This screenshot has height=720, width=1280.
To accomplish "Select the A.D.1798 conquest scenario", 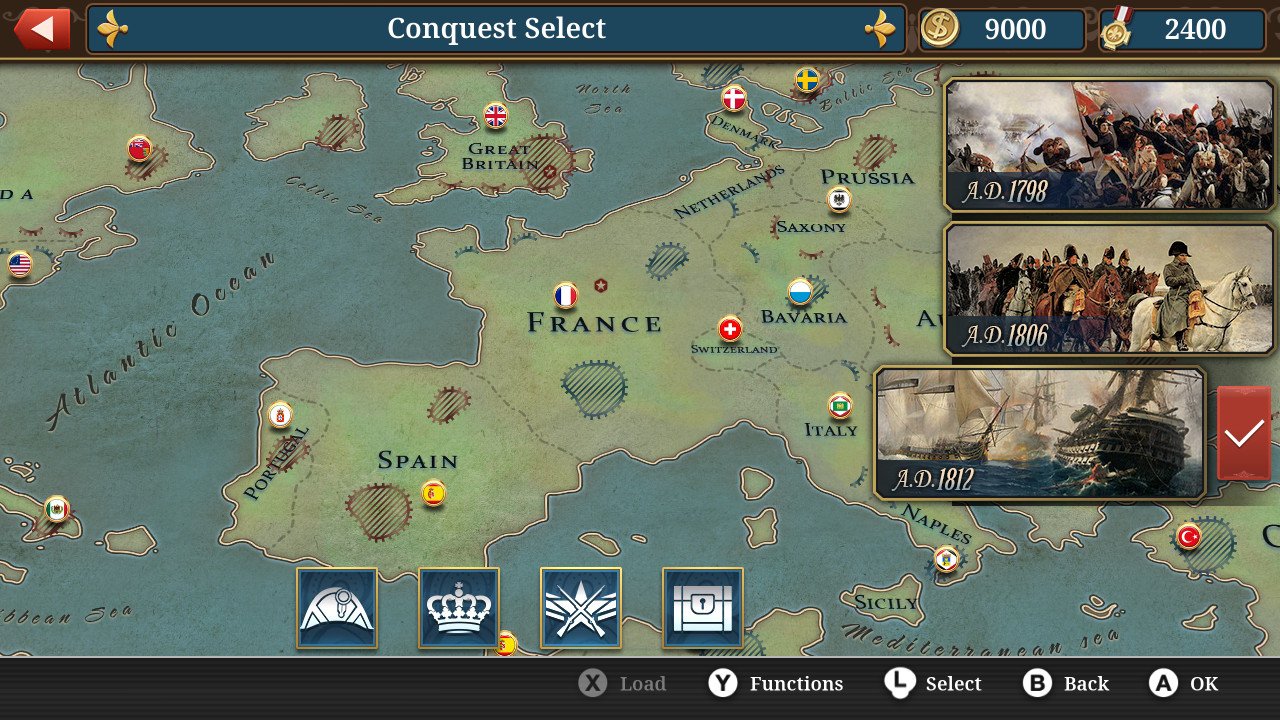I will 1109,145.
